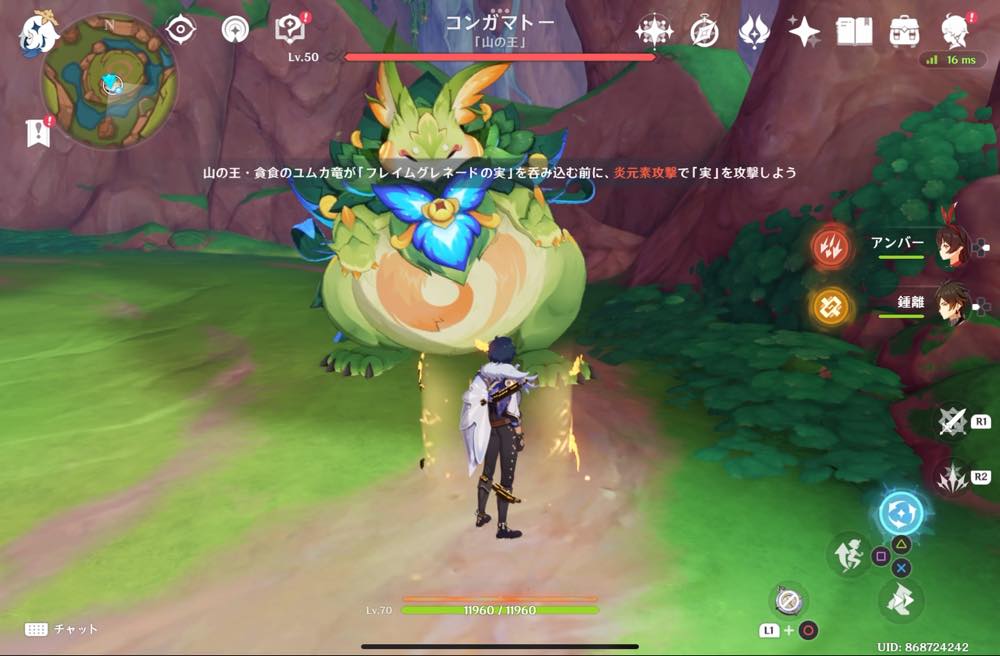Open the Battle Pass wing-shaped icon
The image size is (1000, 656).
point(753,31)
